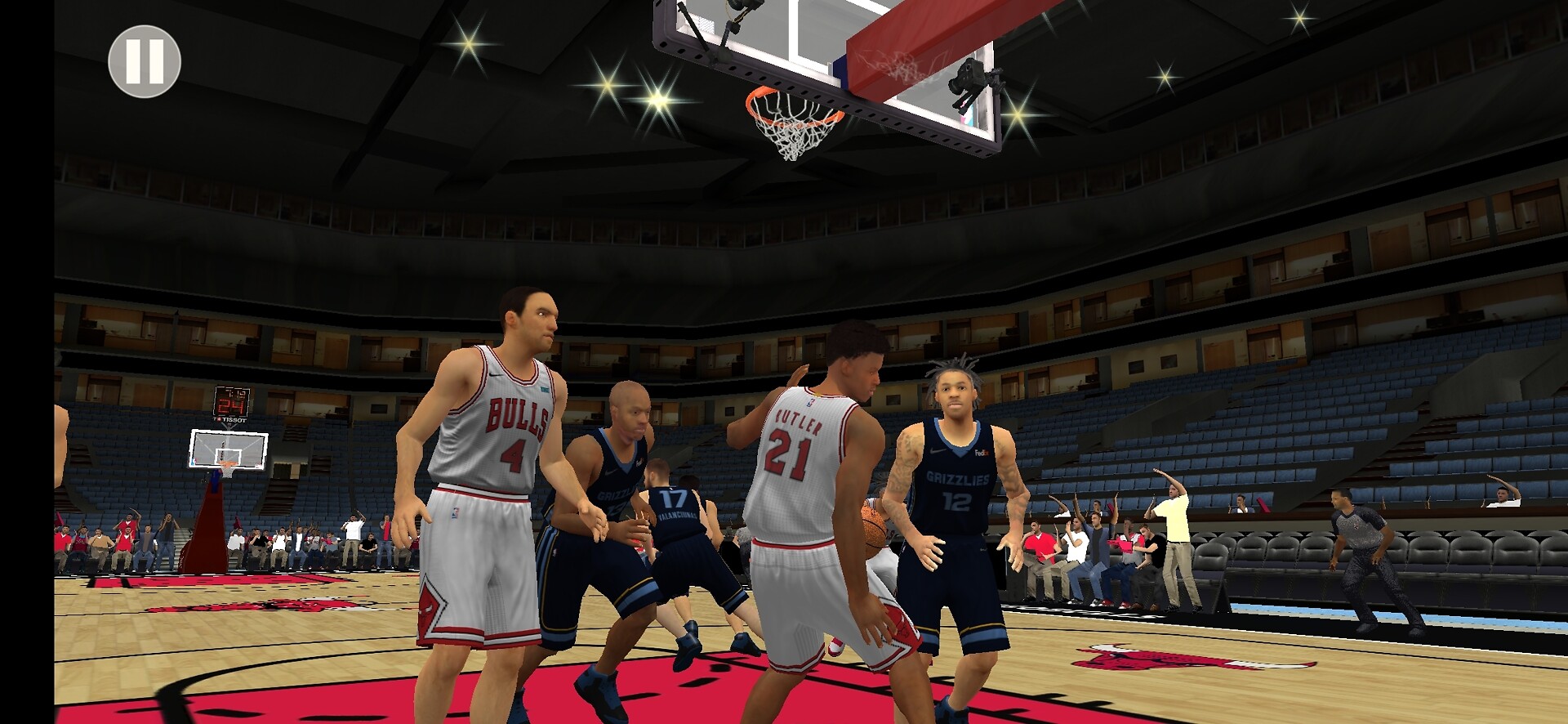1568x724 pixels.
Task: Pause the game with the pause button
Action: coord(145,61)
